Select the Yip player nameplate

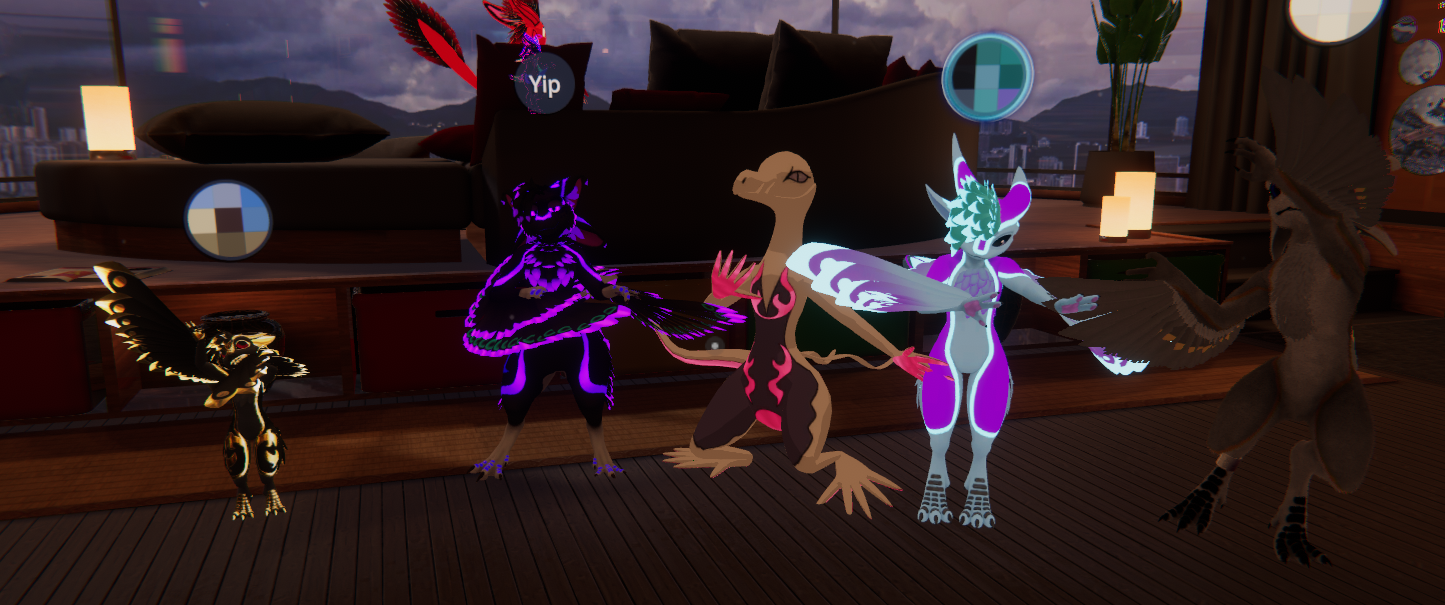pos(544,84)
